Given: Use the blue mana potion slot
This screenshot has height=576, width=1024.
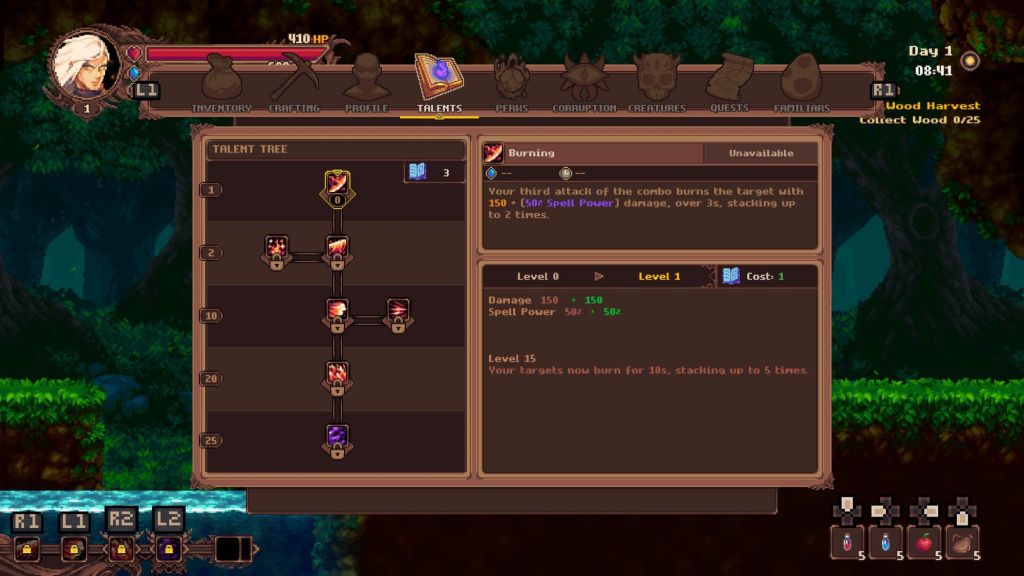Looking at the screenshot, I should tap(884, 542).
